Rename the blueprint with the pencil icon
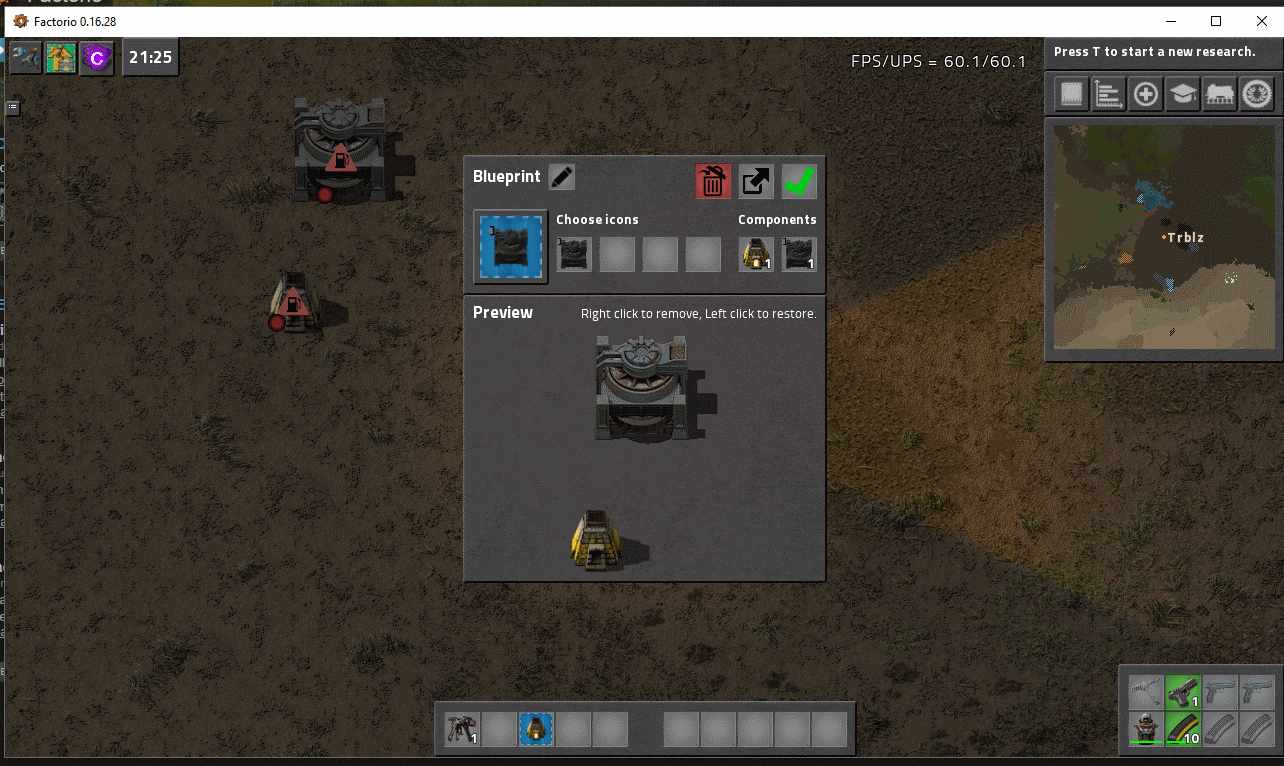Viewport: 1284px width, 766px height. [x=560, y=176]
